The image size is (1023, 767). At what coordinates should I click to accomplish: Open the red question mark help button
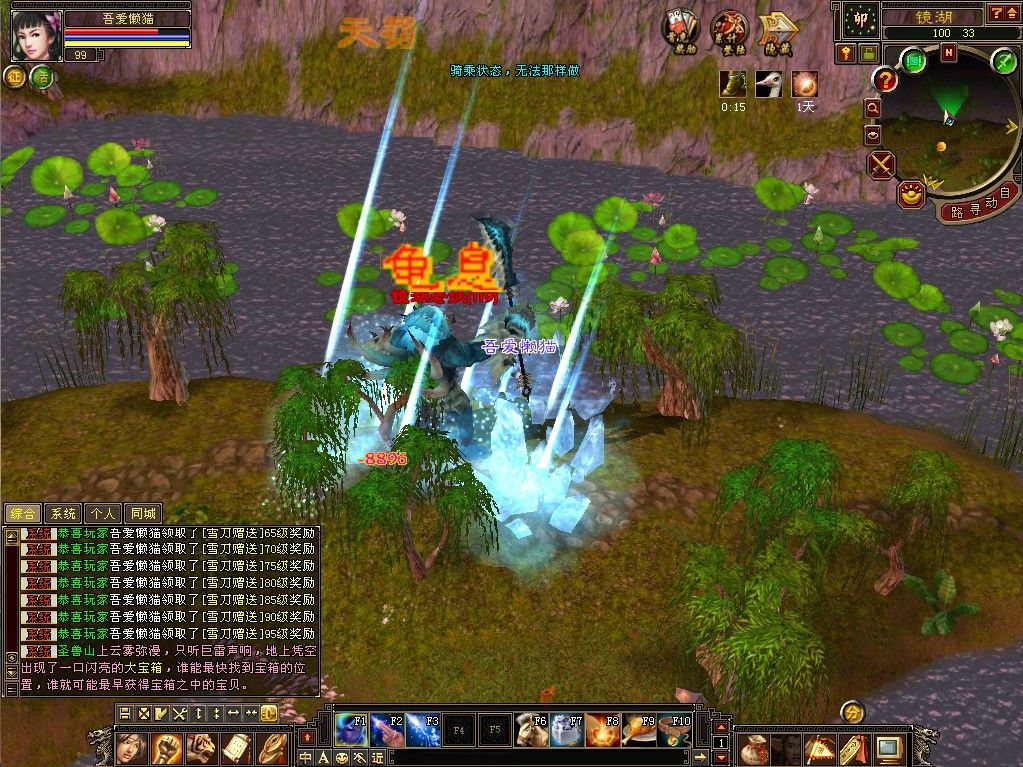pyautogui.click(x=884, y=79)
